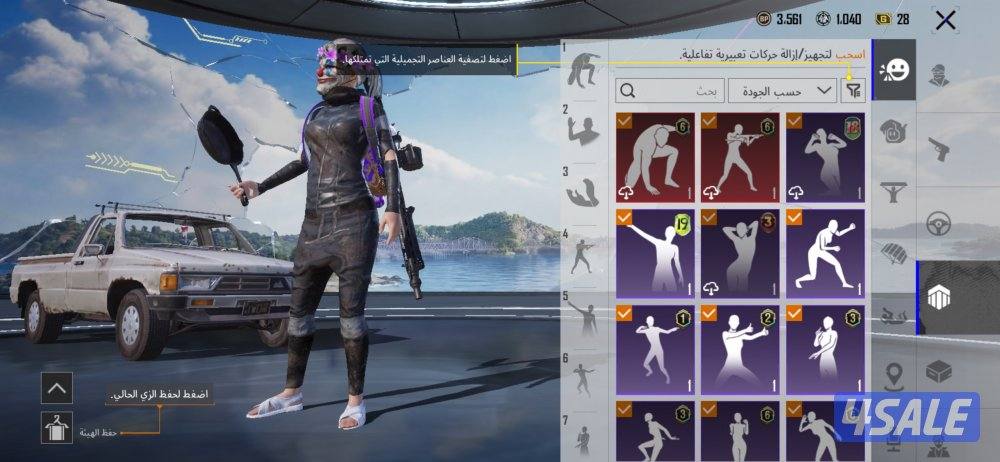
Task: Expand the up-arrow panel button
Action: point(57,388)
